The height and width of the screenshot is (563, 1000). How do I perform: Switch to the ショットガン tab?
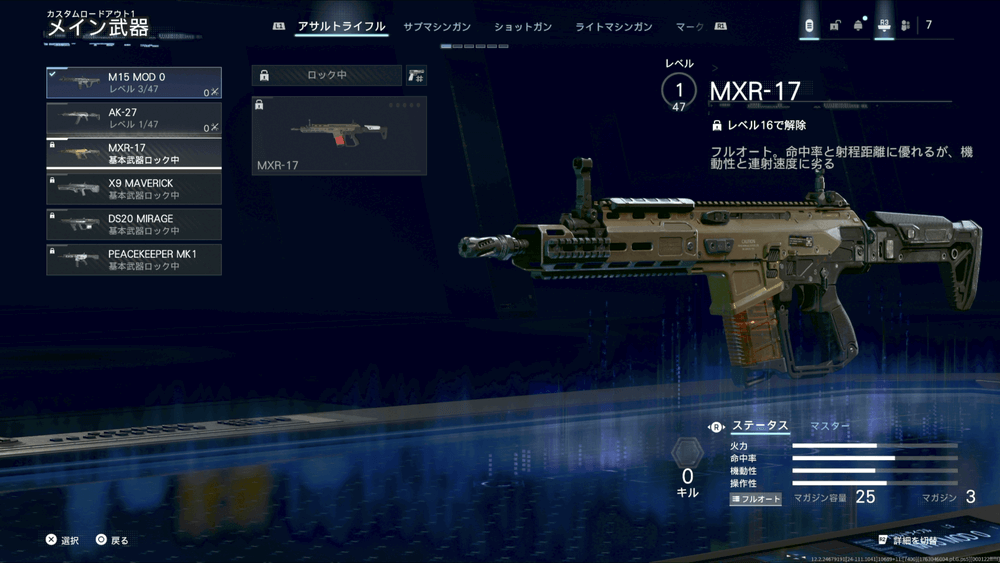point(521,27)
